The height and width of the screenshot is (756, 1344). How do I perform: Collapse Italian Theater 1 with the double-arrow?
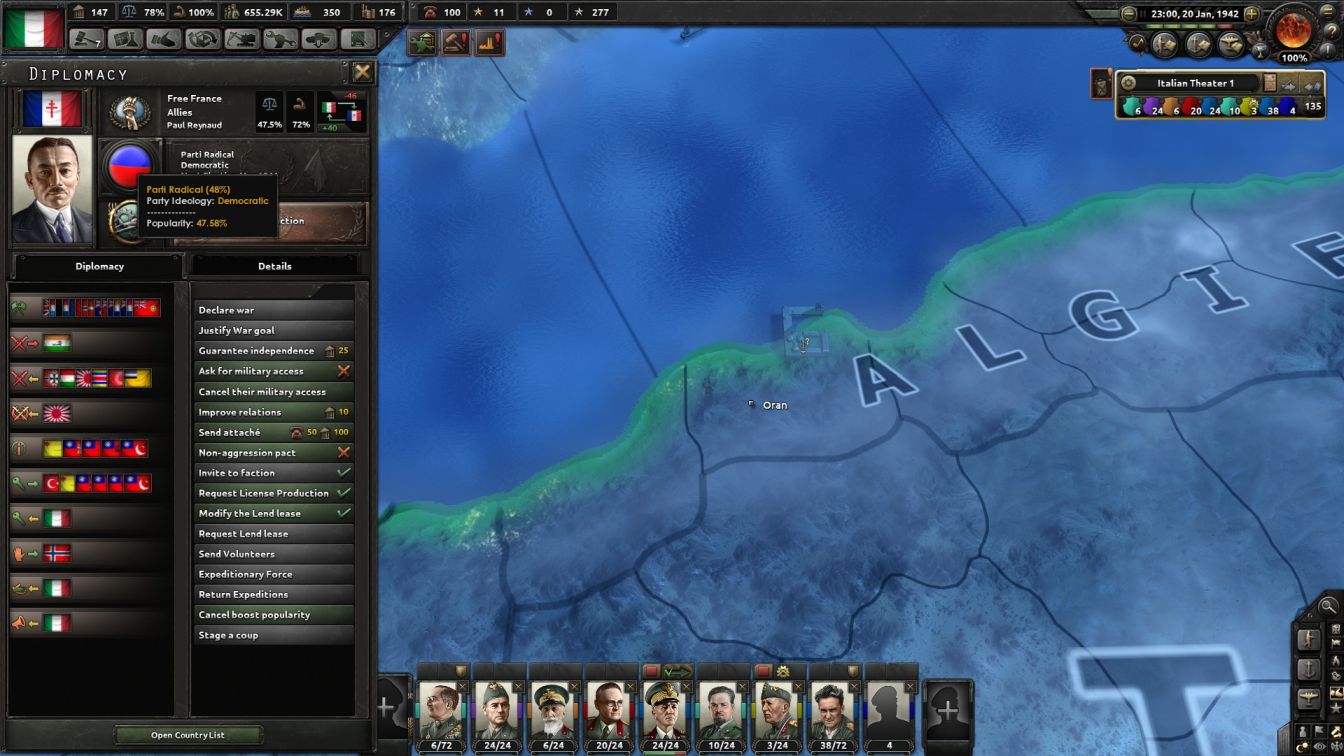click(x=1311, y=85)
